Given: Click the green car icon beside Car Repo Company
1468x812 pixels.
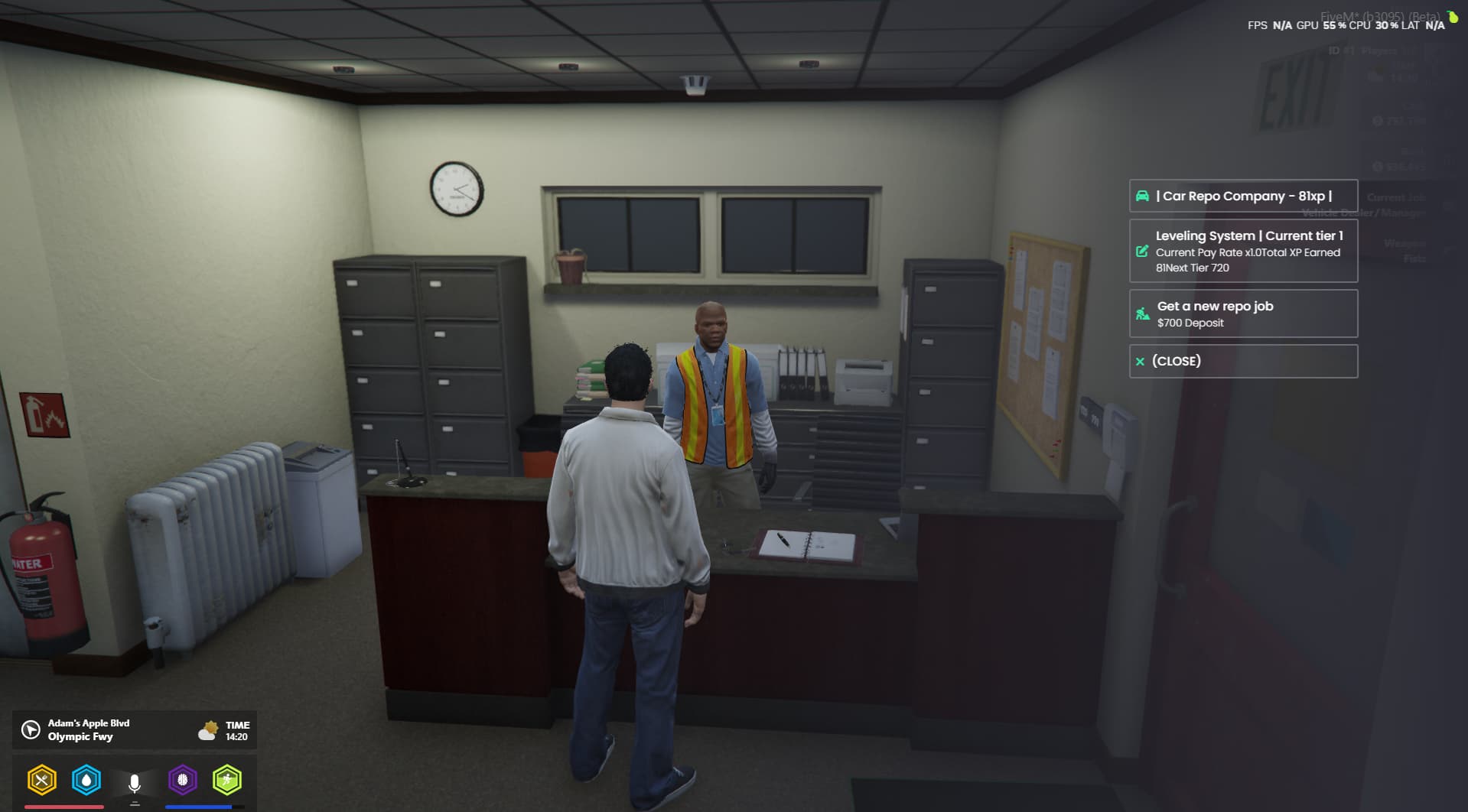Looking at the screenshot, I should click(x=1144, y=197).
